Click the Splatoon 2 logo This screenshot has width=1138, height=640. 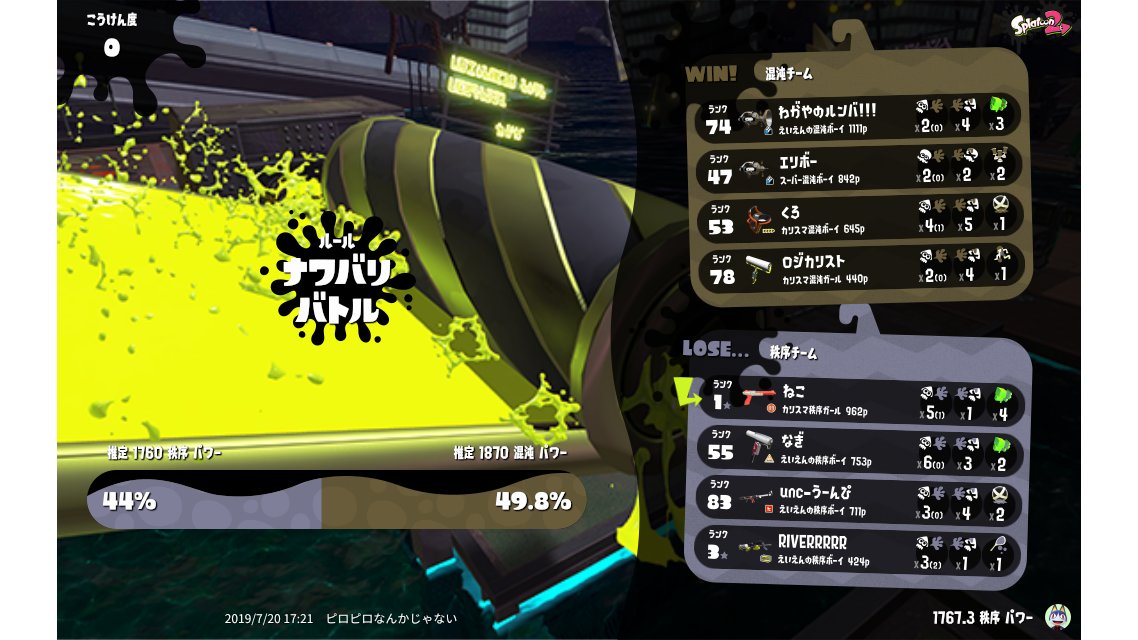click(1040, 24)
